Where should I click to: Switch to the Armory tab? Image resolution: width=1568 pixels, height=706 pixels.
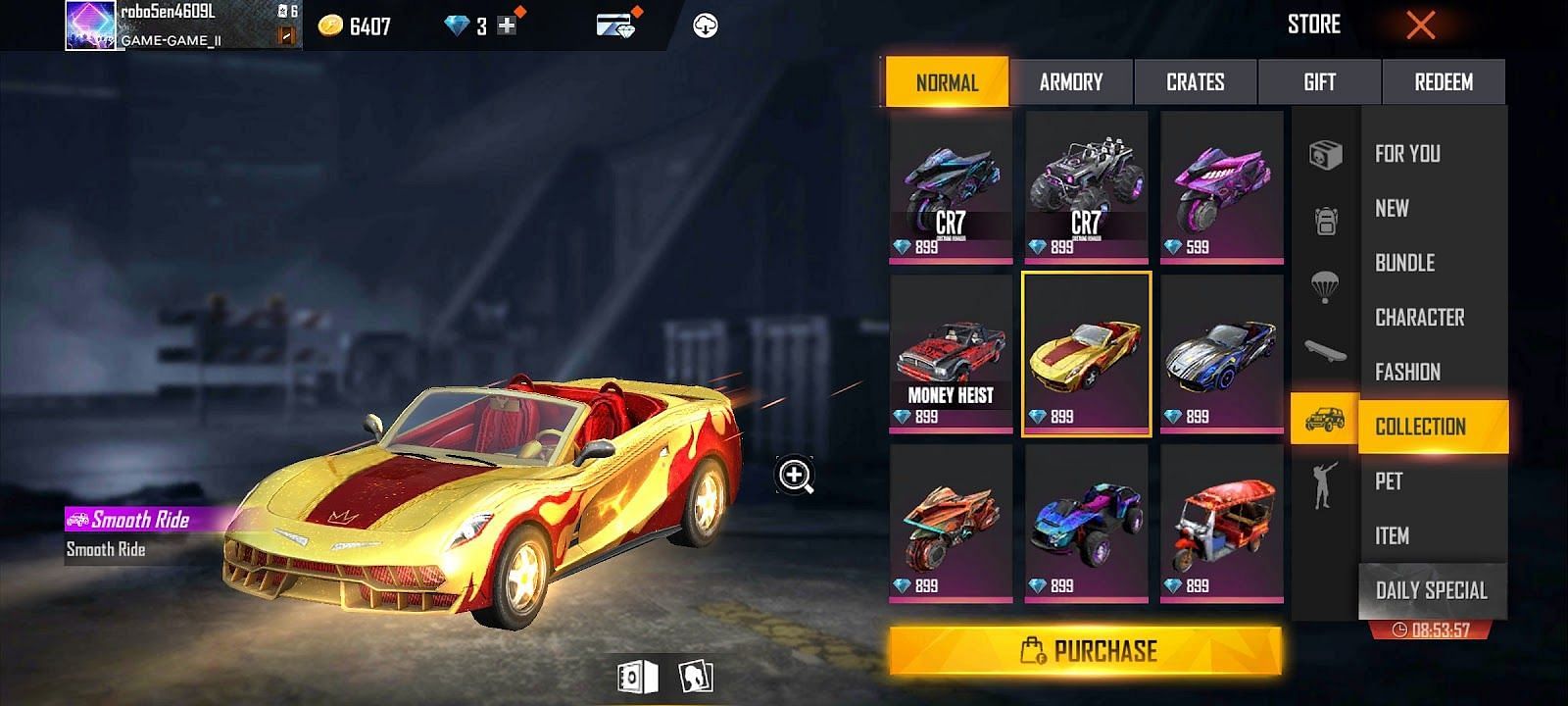point(1070,82)
